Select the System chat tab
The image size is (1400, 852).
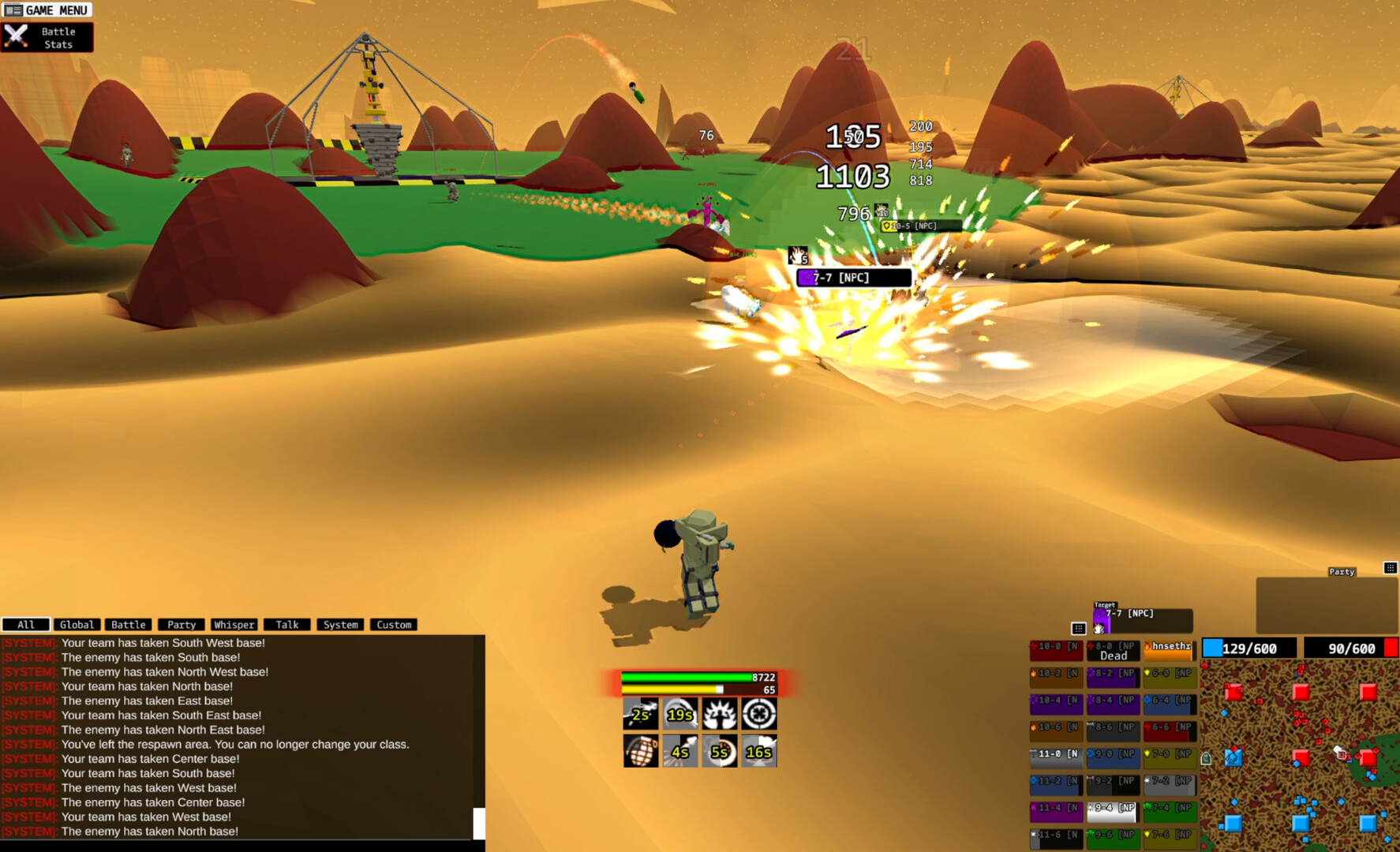tap(340, 624)
